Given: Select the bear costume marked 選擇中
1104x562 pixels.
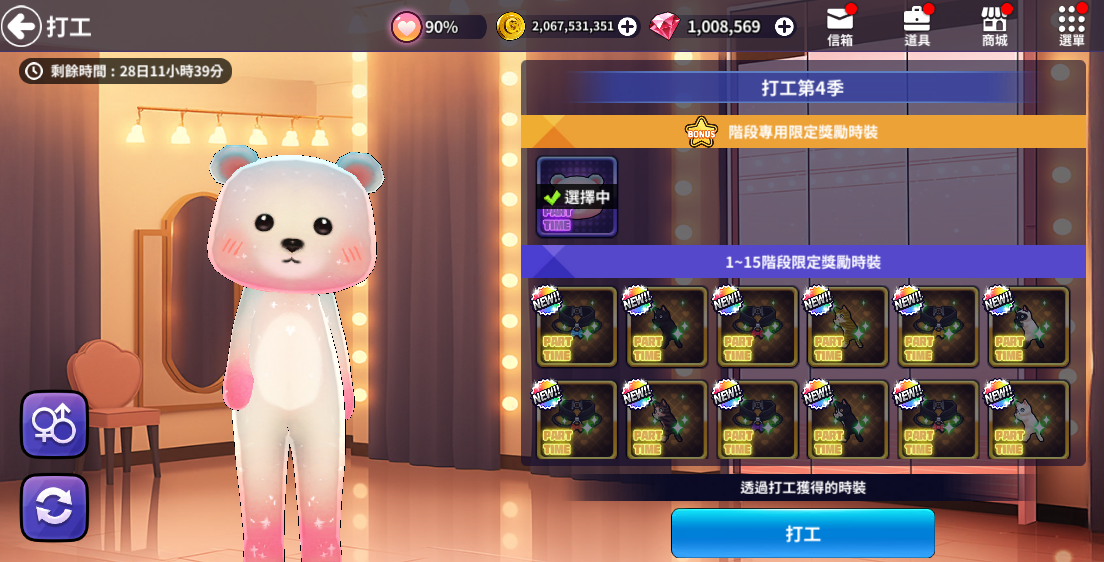Looking at the screenshot, I should [x=577, y=197].
